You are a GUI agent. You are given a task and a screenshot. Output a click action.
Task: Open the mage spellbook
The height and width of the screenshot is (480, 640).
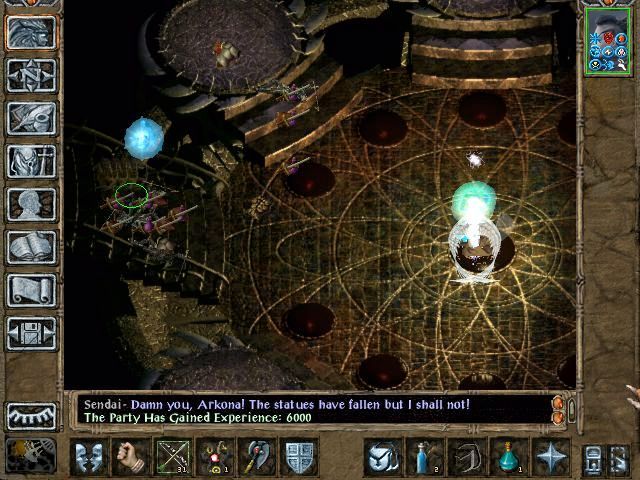coord(31,247)
